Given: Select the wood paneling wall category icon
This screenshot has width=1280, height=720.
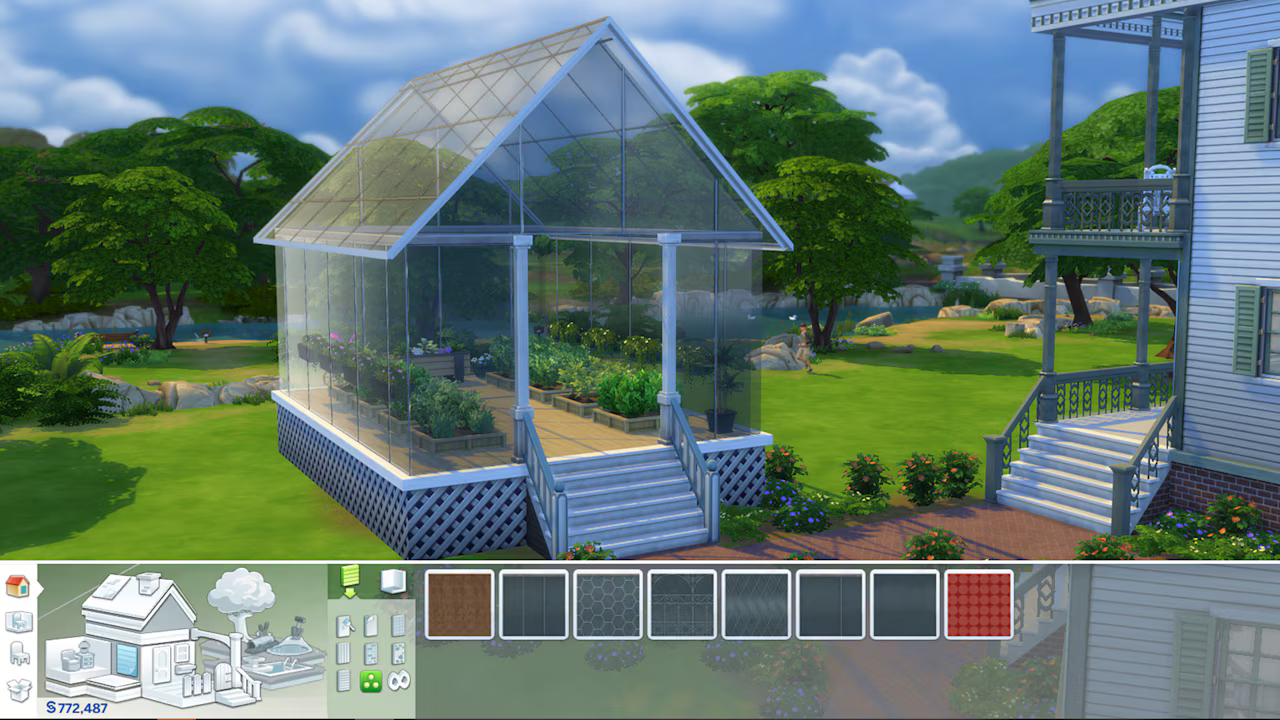Looking at the screenshot, I should pyautogui.click(x=343, y=651).
